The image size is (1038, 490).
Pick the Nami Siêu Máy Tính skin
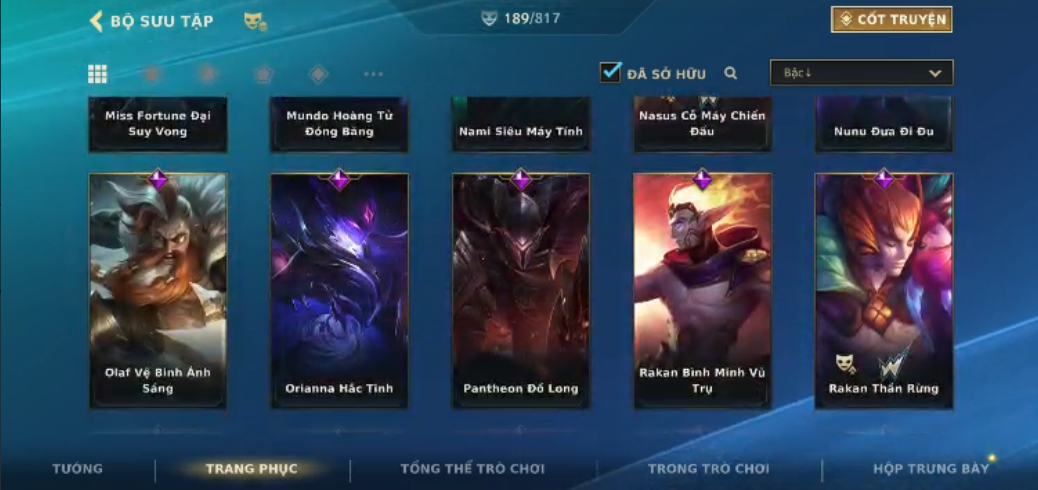click(521, 126)
